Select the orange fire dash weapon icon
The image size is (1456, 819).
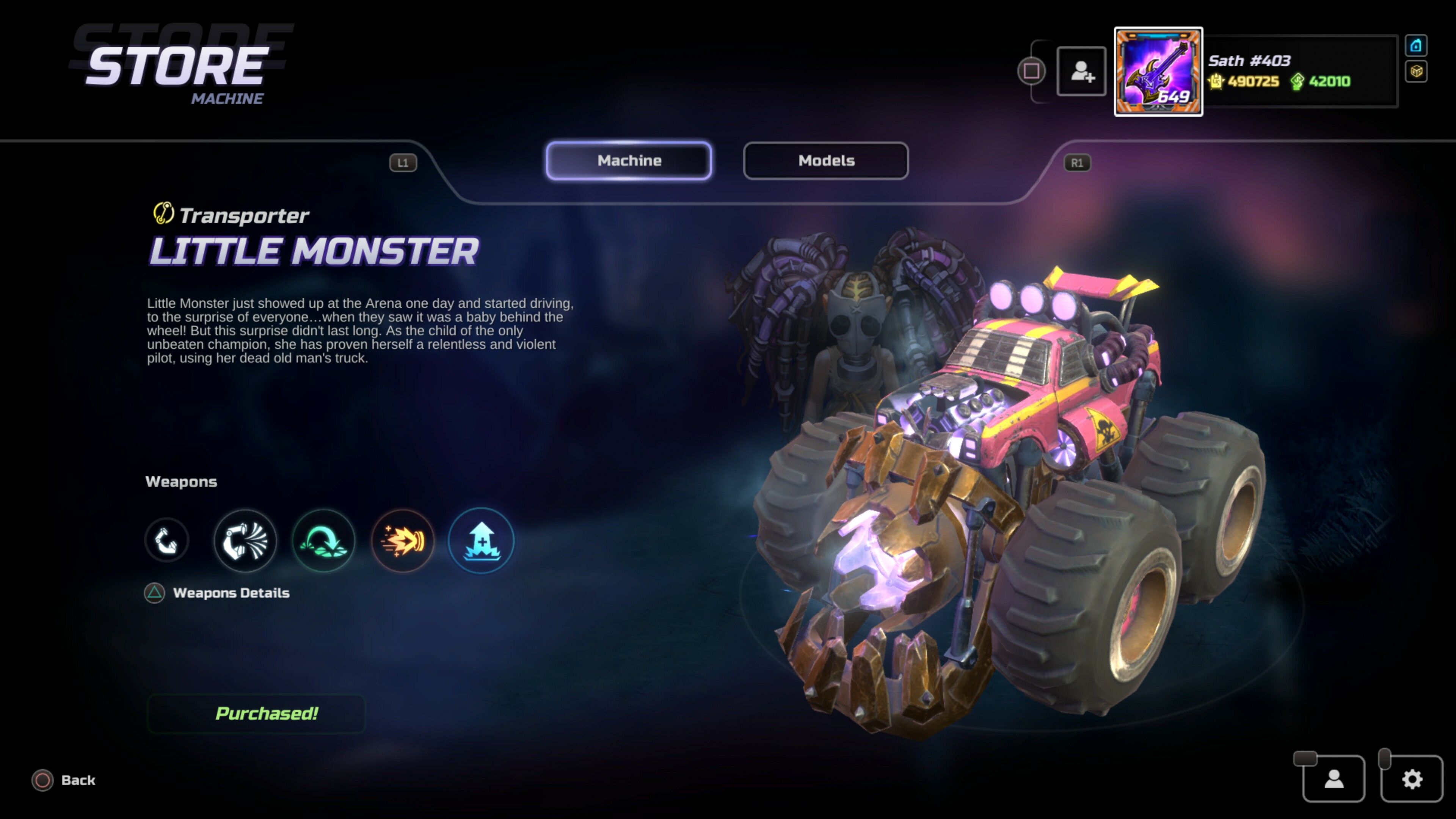402,540
